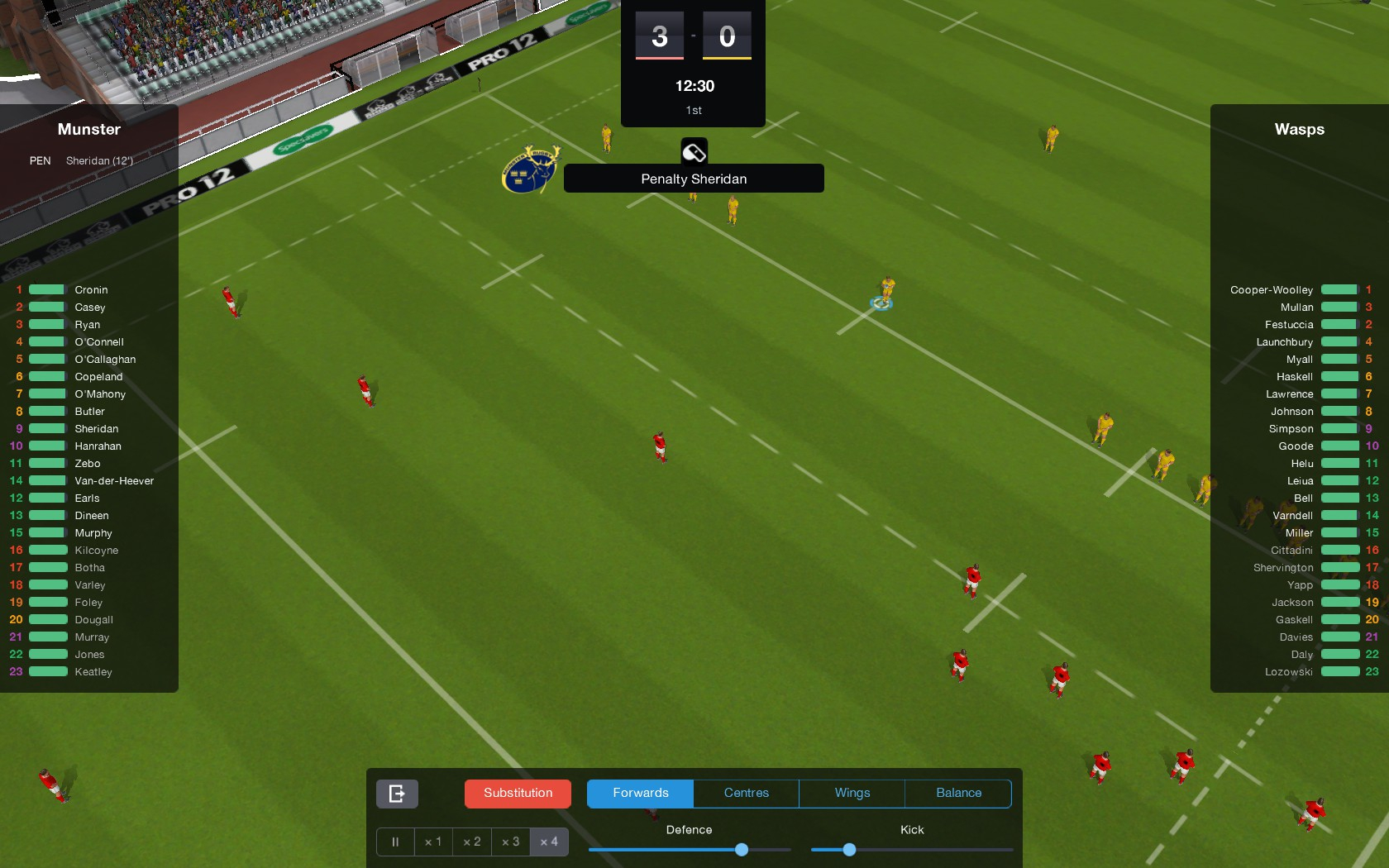Adjust the Kick slider

click(848, 849)
